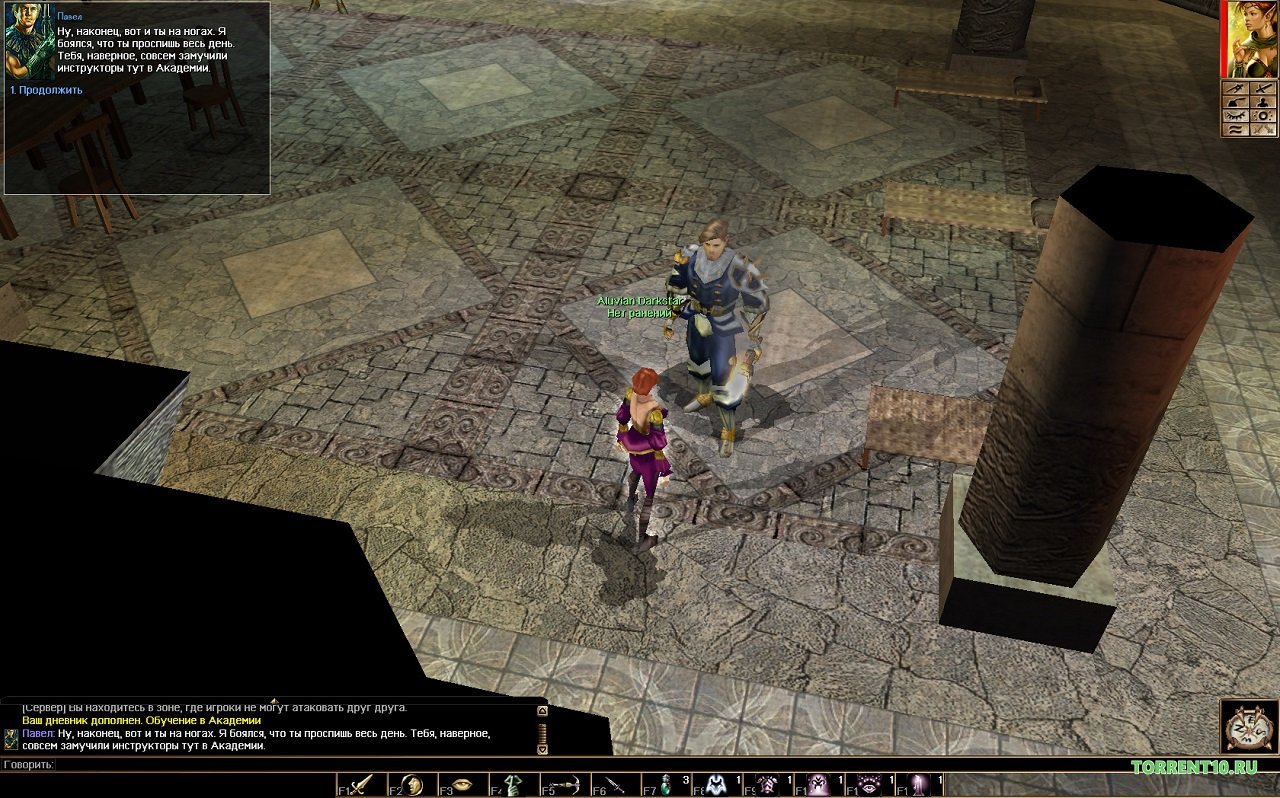Click the compass emblem in the corner
This screenshot has height=798, width=1280.
coord(1248,727)
